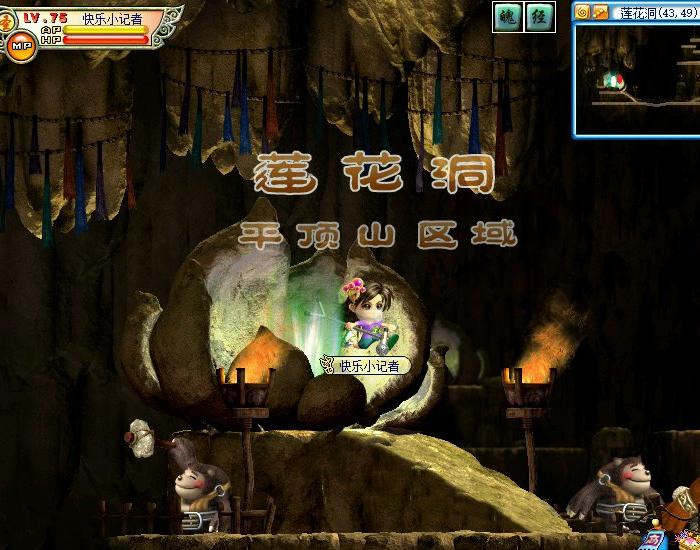Screen dimensions: 700x550
Task: Click the jade 径 button
Action: pyautogui.click(x=540, y=17)
